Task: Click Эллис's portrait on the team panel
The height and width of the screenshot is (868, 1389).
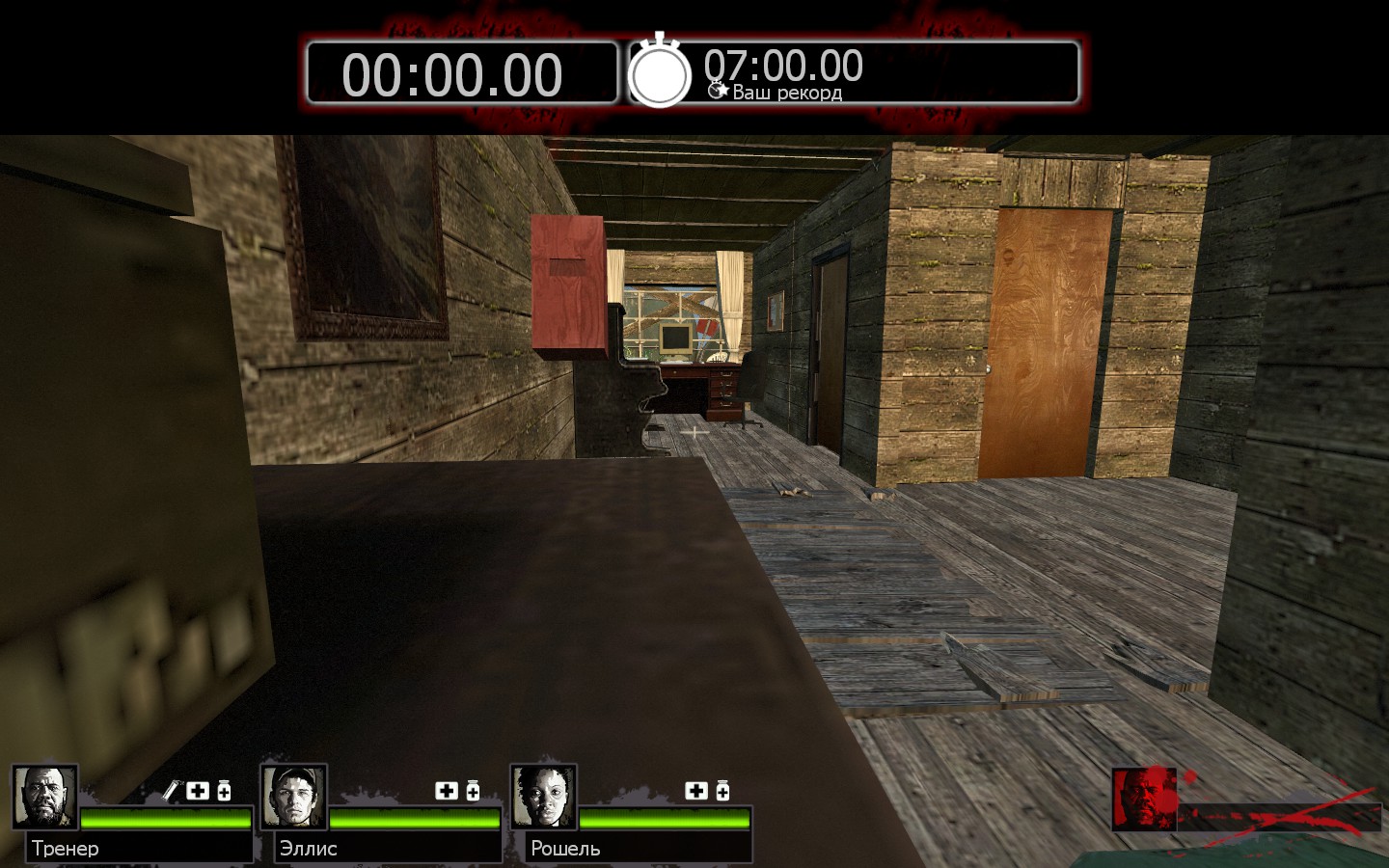Action: [293, 797]
